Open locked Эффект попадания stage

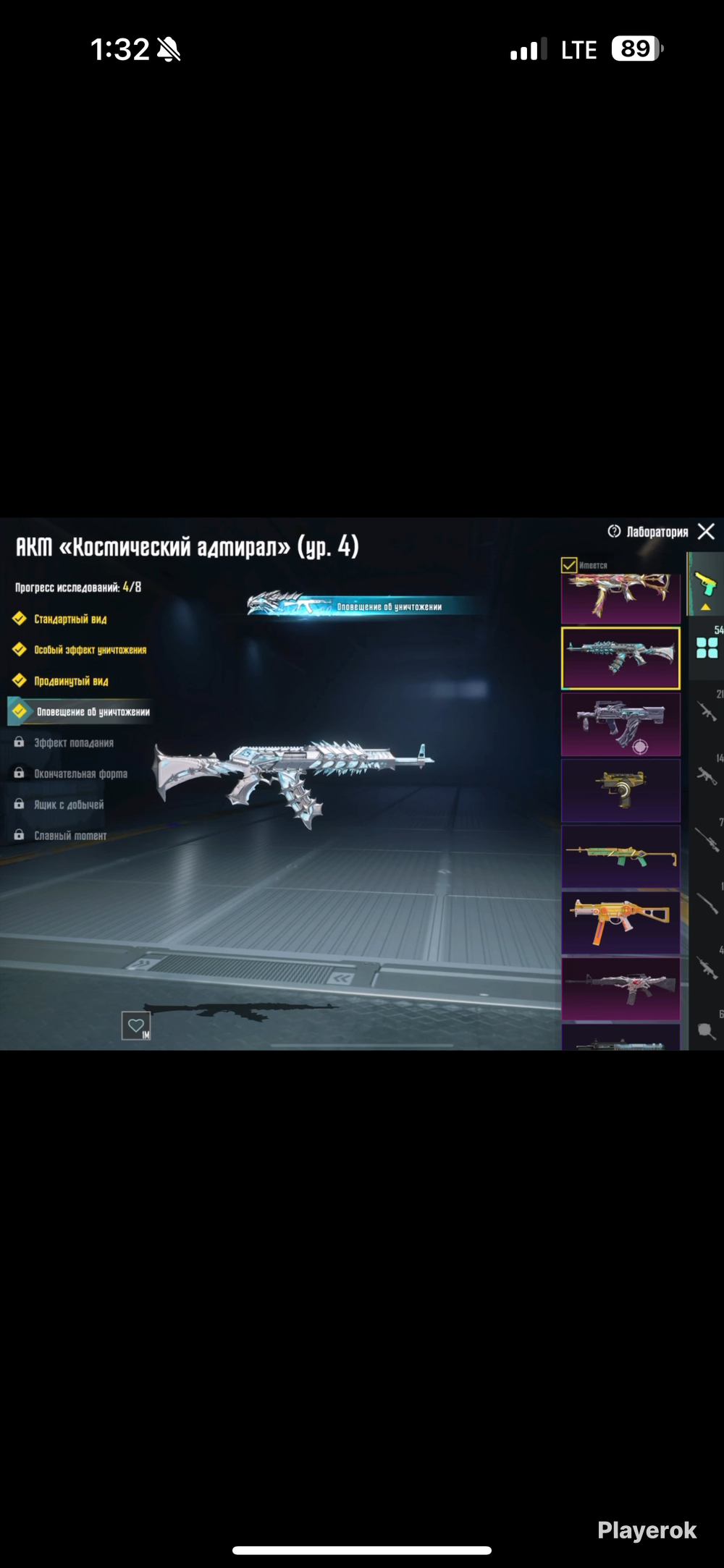point(73,743)
